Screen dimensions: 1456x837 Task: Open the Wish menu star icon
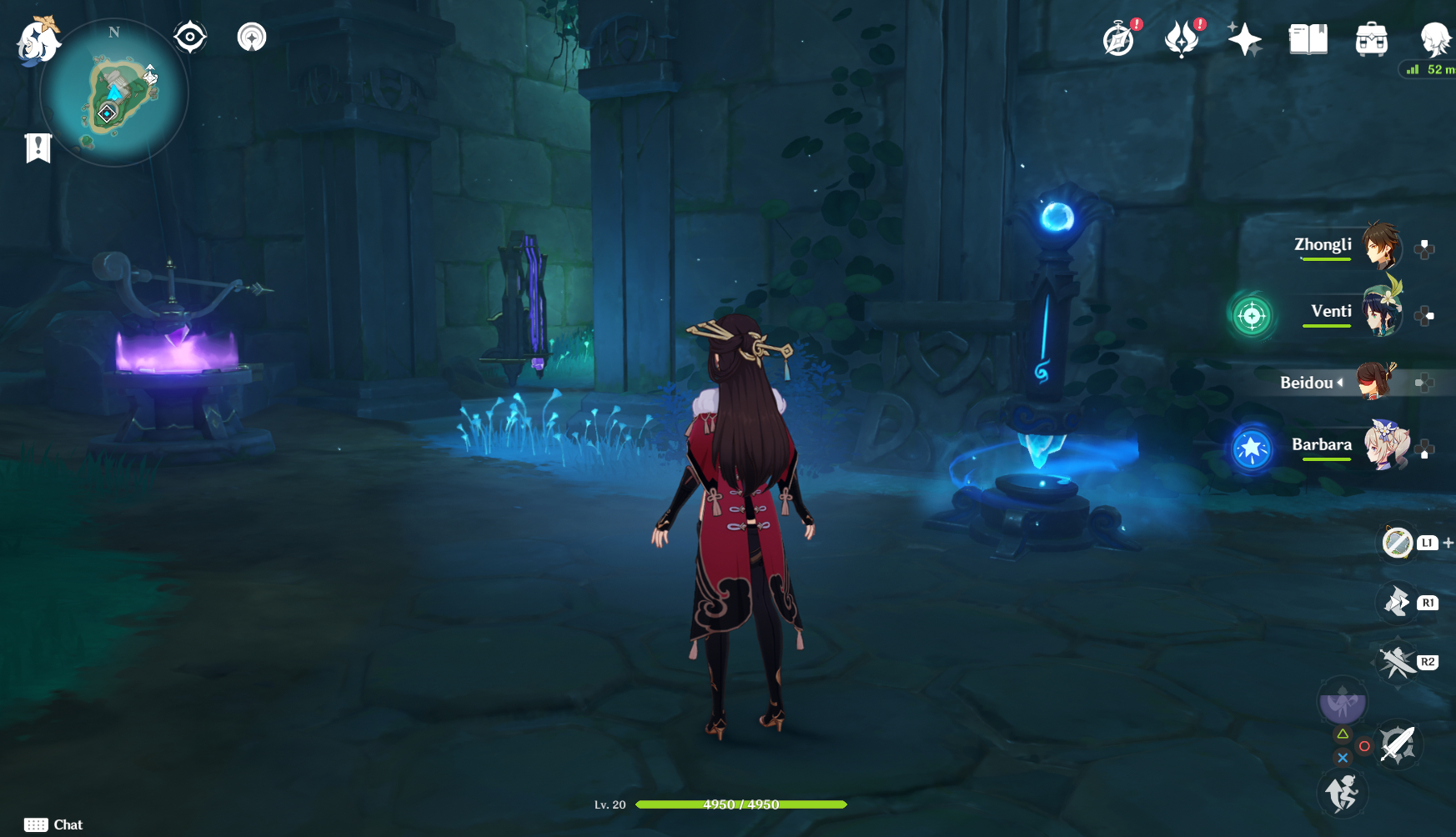(1245, 38)
